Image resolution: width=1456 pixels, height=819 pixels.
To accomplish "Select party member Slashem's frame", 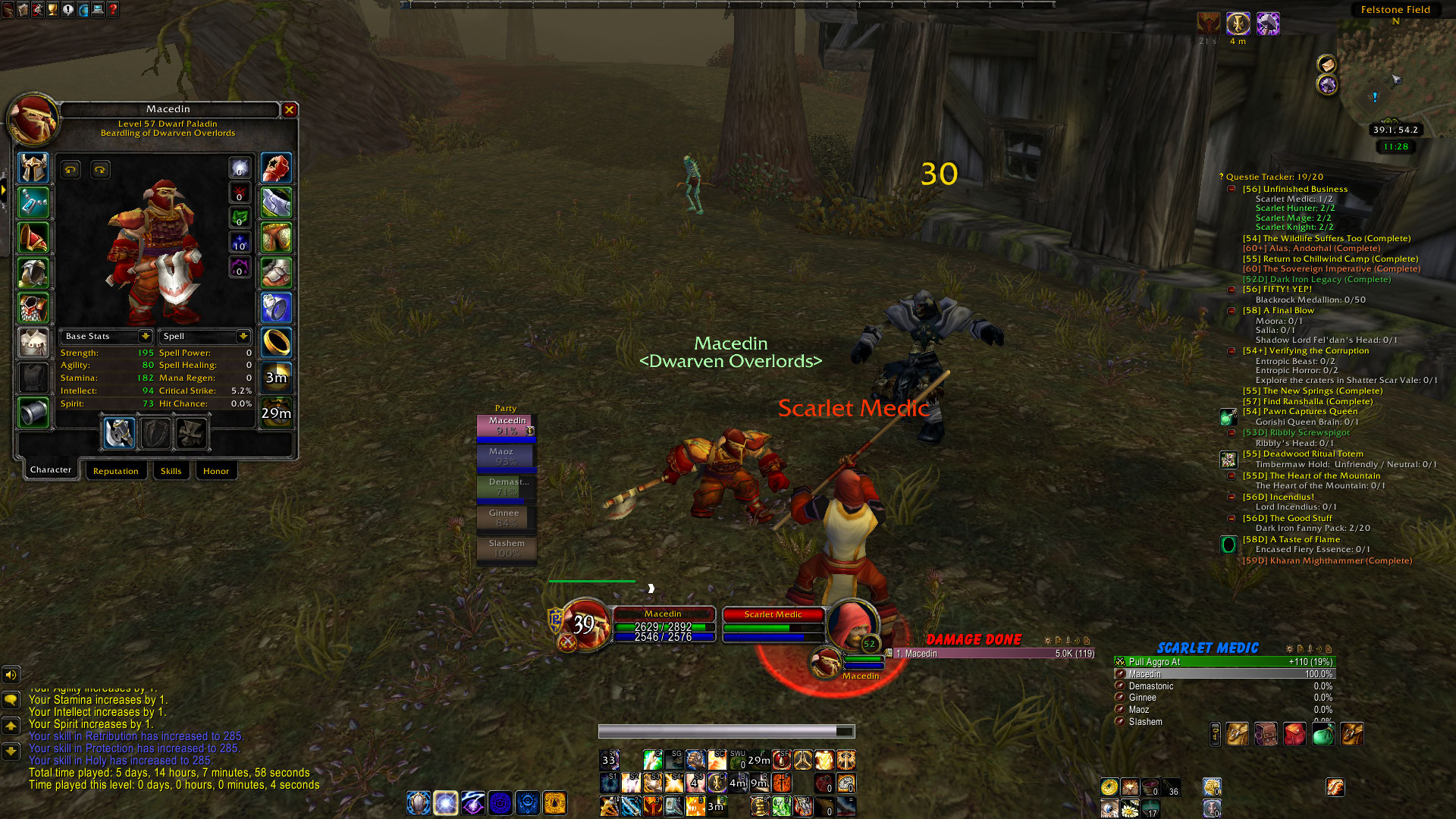I will (x=507, y=548).
